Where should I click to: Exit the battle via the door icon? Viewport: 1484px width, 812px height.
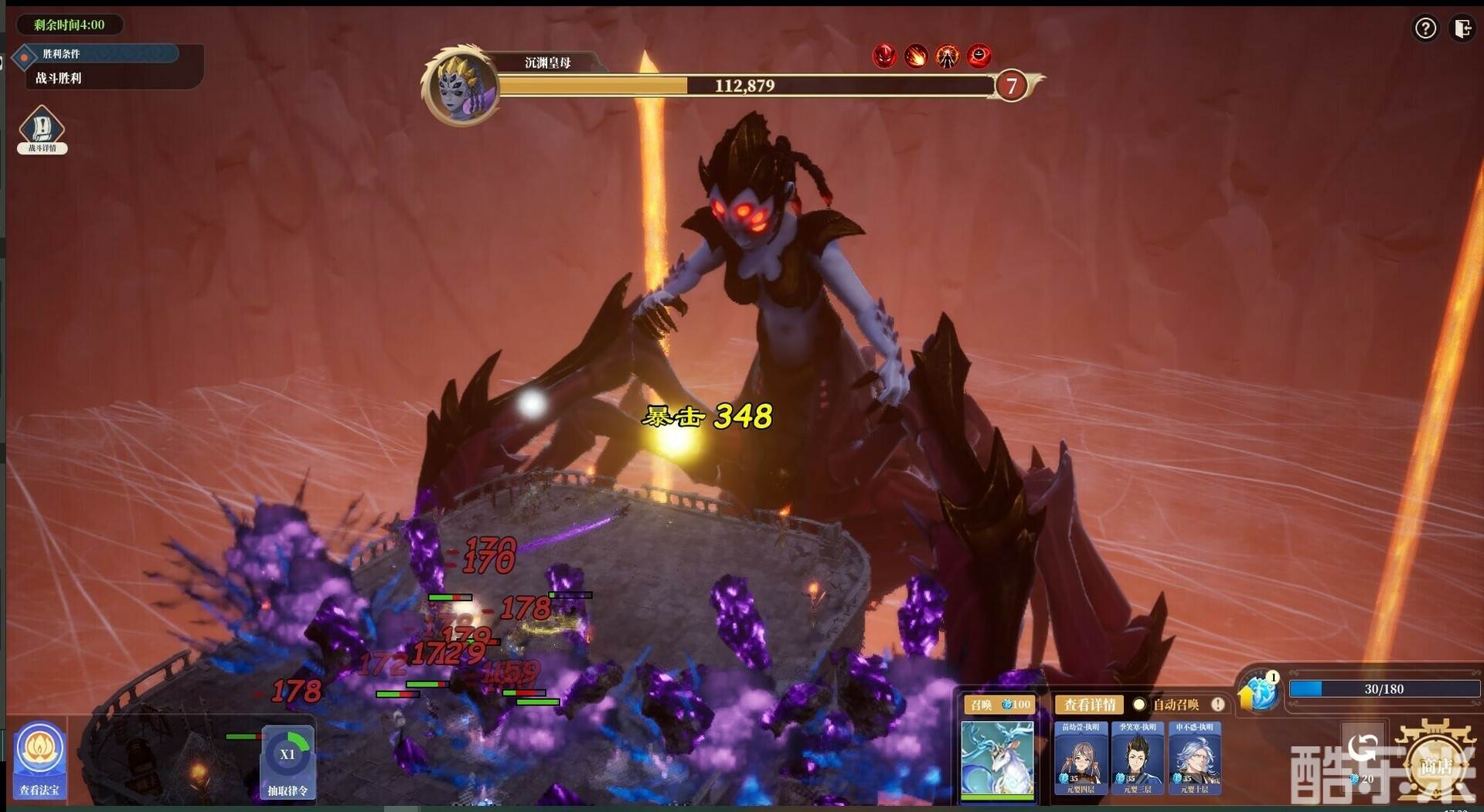click(1462, 29)
